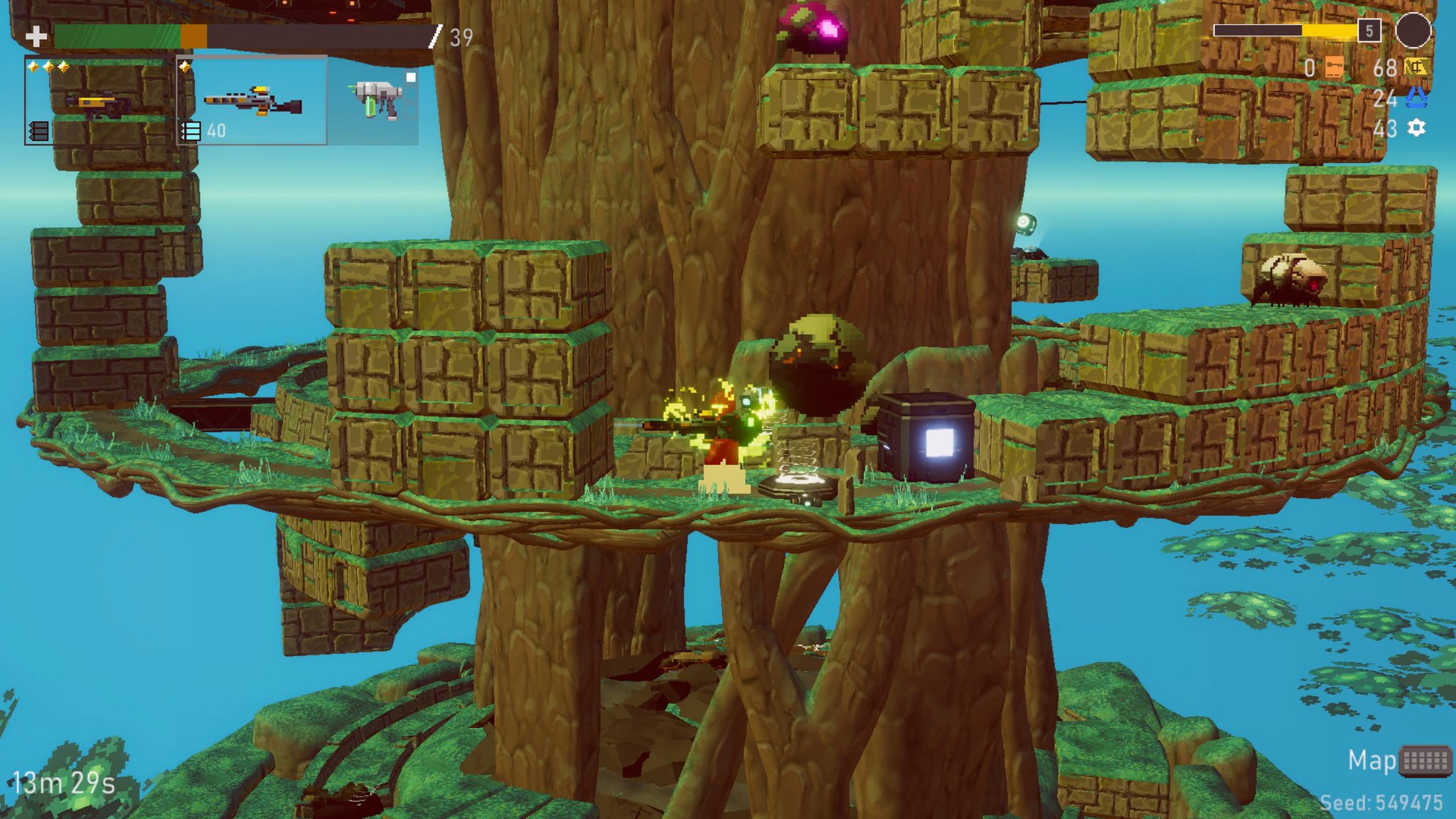Click the ammo magazine icon under the sniper rifle
Viewport: 1456px width, 819px height.
191,131
